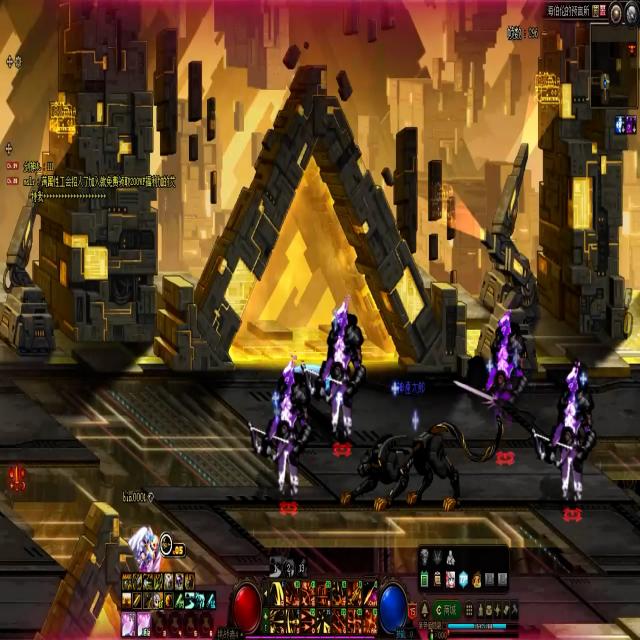
Task: Select the purple buff icon below the minimap
Action: click(x=631, y=124)
